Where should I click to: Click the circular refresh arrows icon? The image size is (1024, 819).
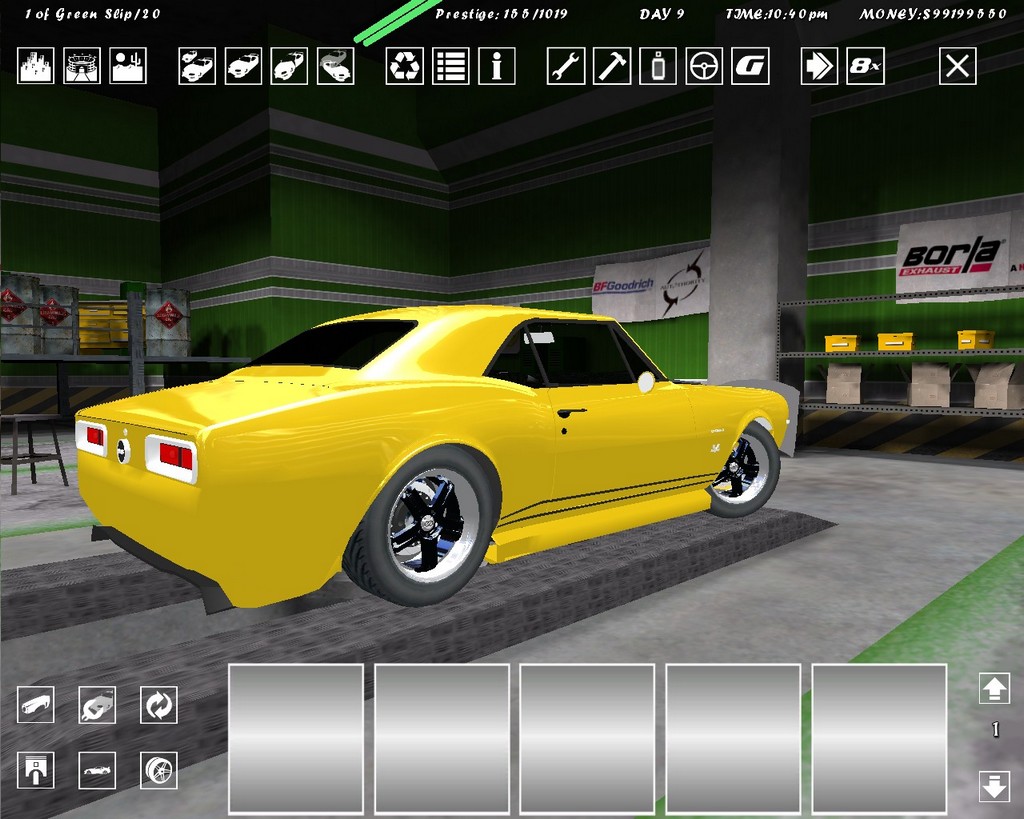[x=158, y=705]
